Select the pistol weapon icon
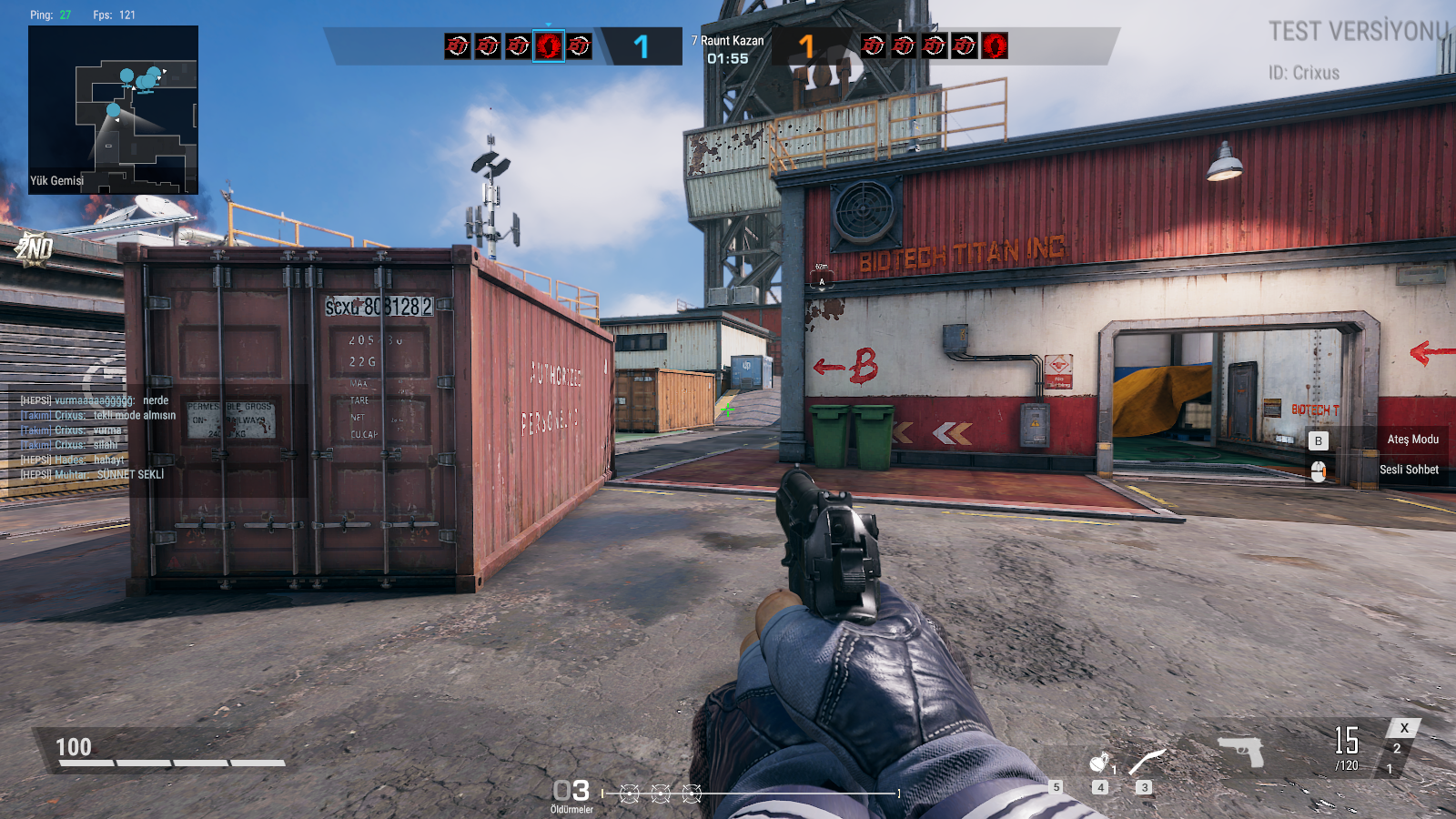This screenshot has height=819, width=1456. (1241, 751)
